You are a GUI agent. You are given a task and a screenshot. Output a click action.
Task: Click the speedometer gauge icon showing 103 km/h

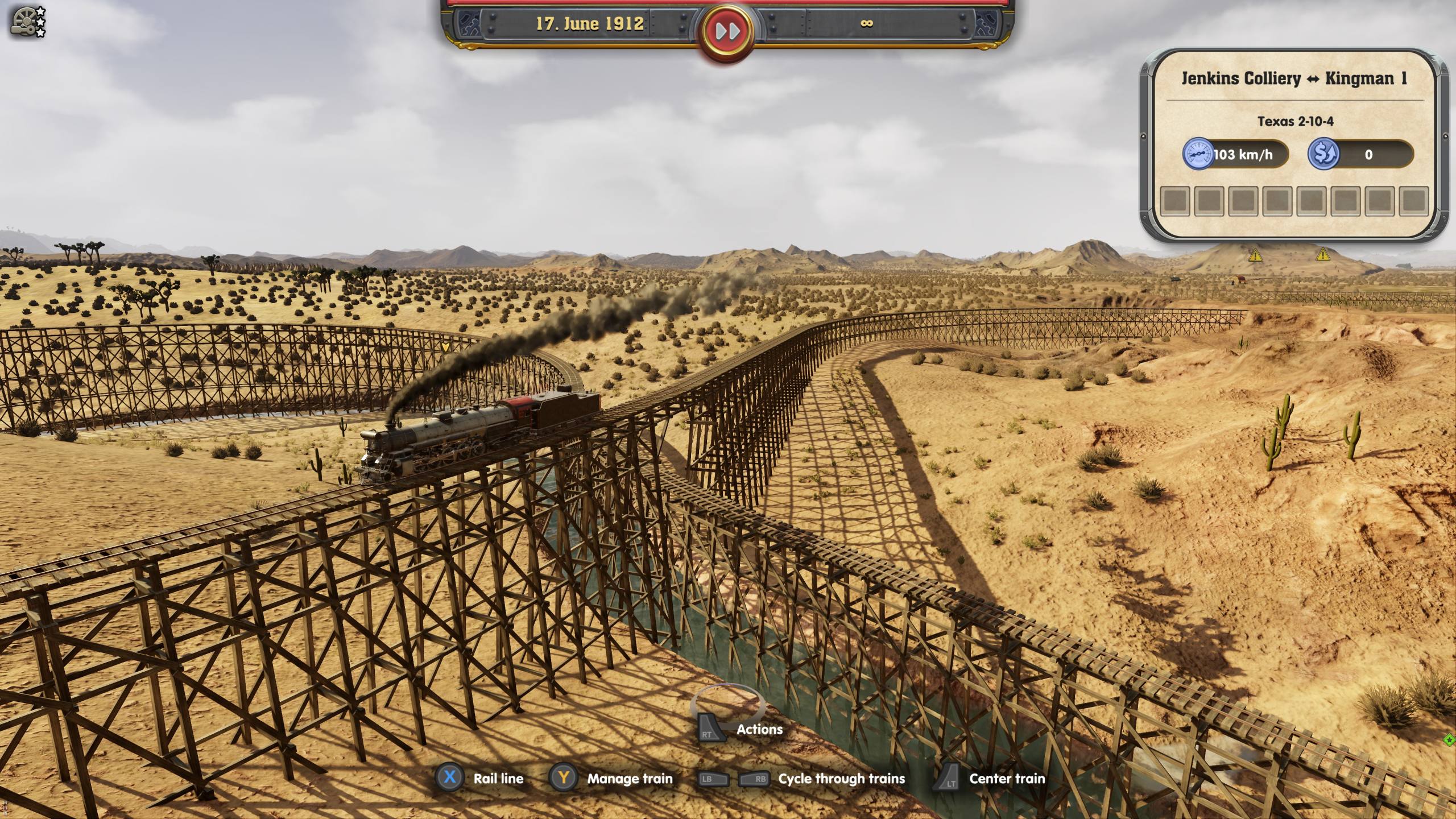(1198, 154)
